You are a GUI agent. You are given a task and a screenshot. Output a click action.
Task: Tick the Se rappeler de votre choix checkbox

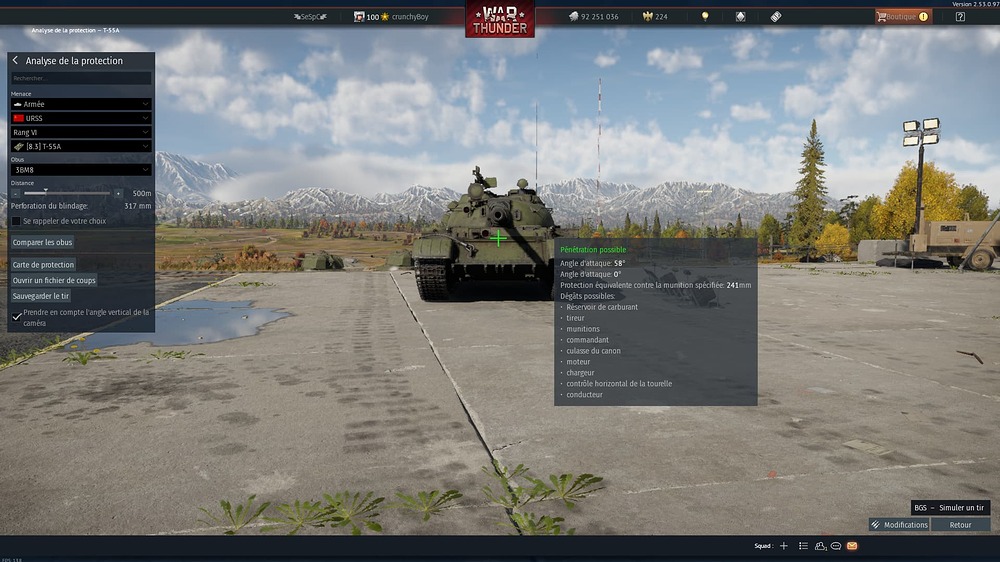tap(16, 221)
